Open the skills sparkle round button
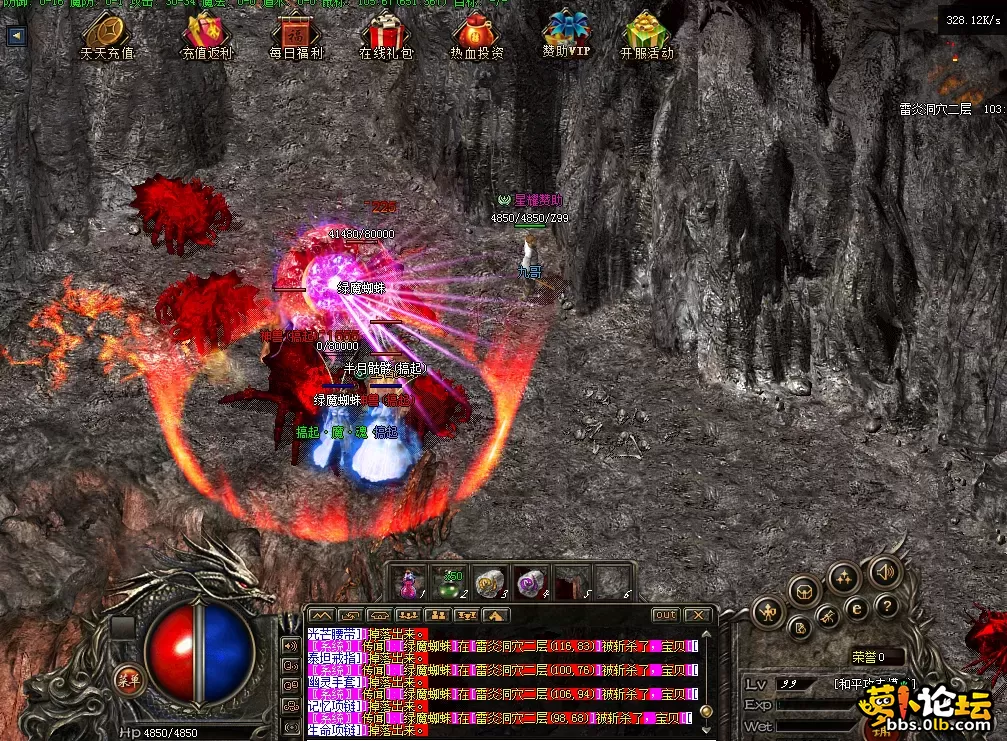This screenshot has width=1007, height=741. coord(844,577)
